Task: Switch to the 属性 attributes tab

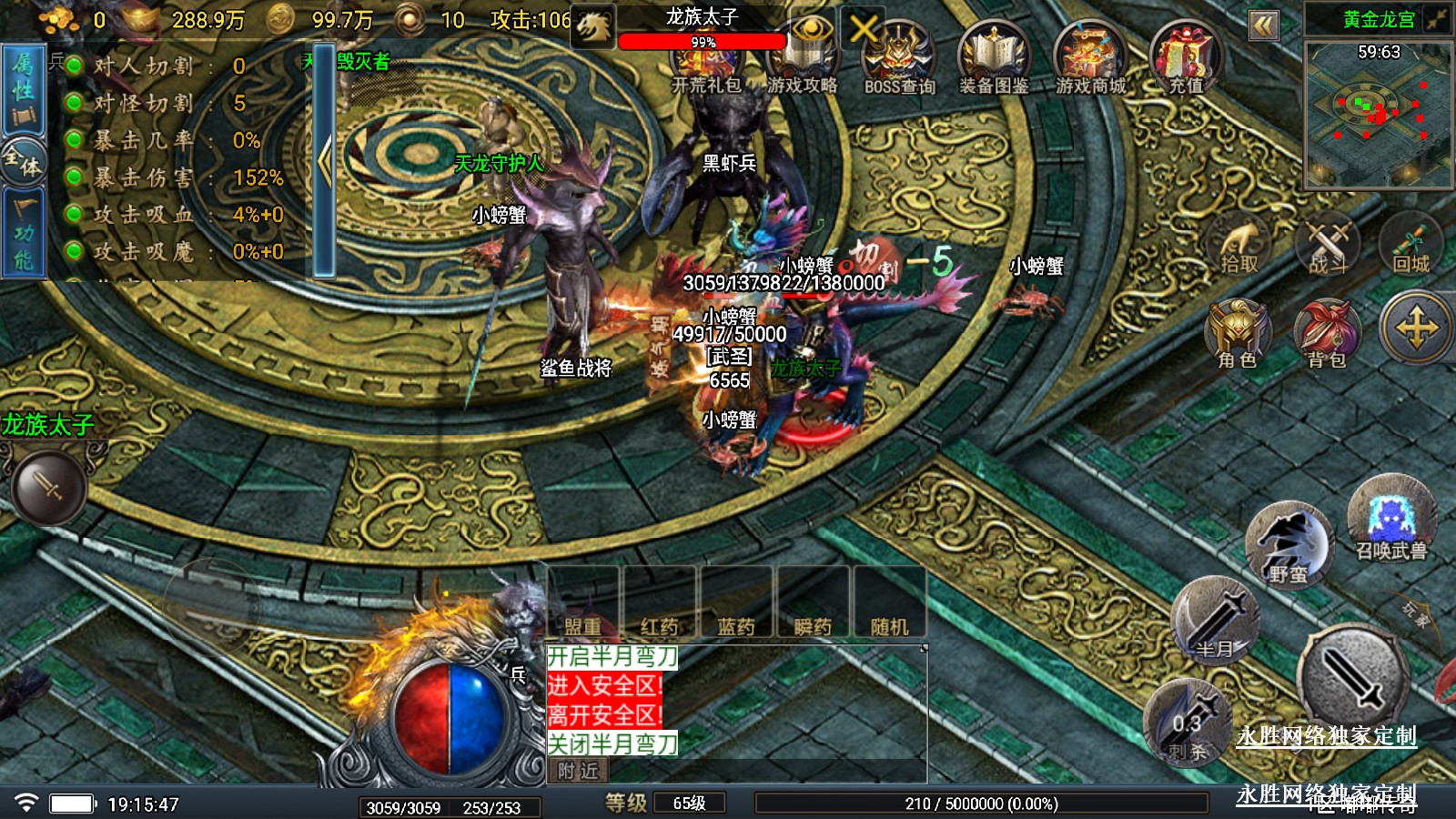Action: click(x=23, y=89)
